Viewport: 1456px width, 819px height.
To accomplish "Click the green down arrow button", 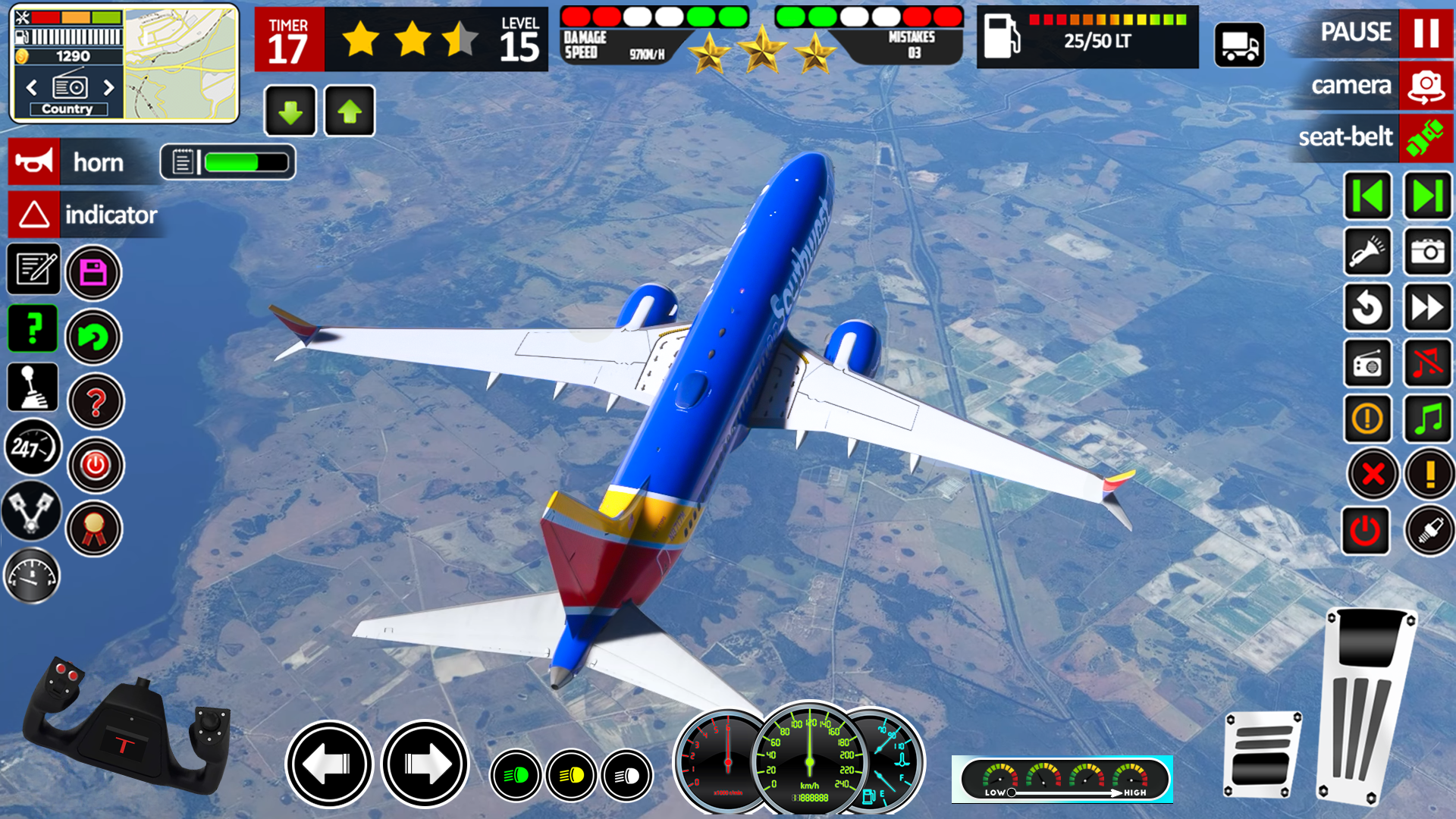I will [290, 111].
